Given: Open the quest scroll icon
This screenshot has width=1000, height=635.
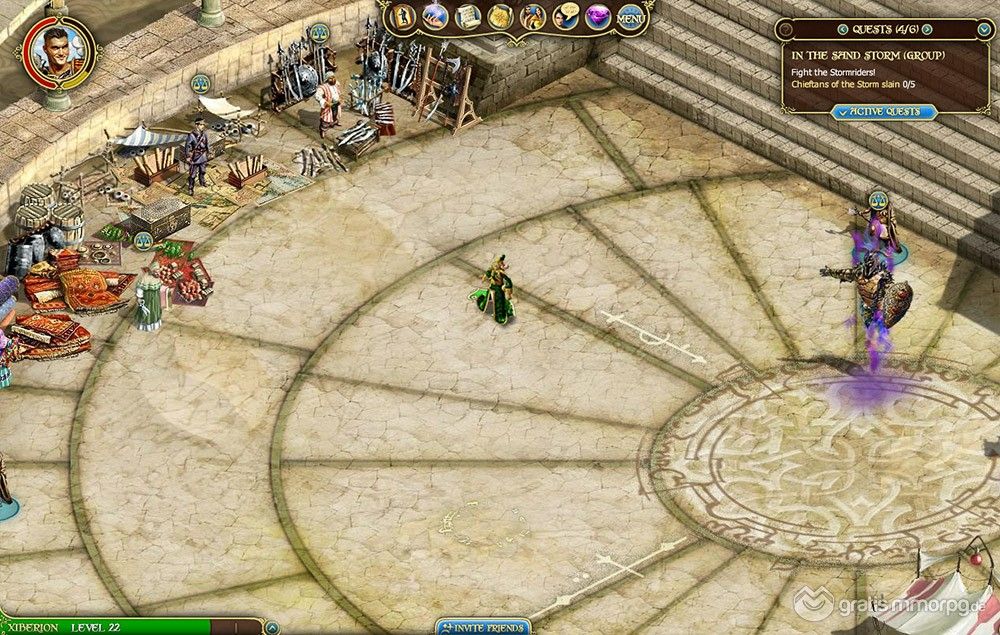Looking at the screenshot, I should (x=468, y=16).
